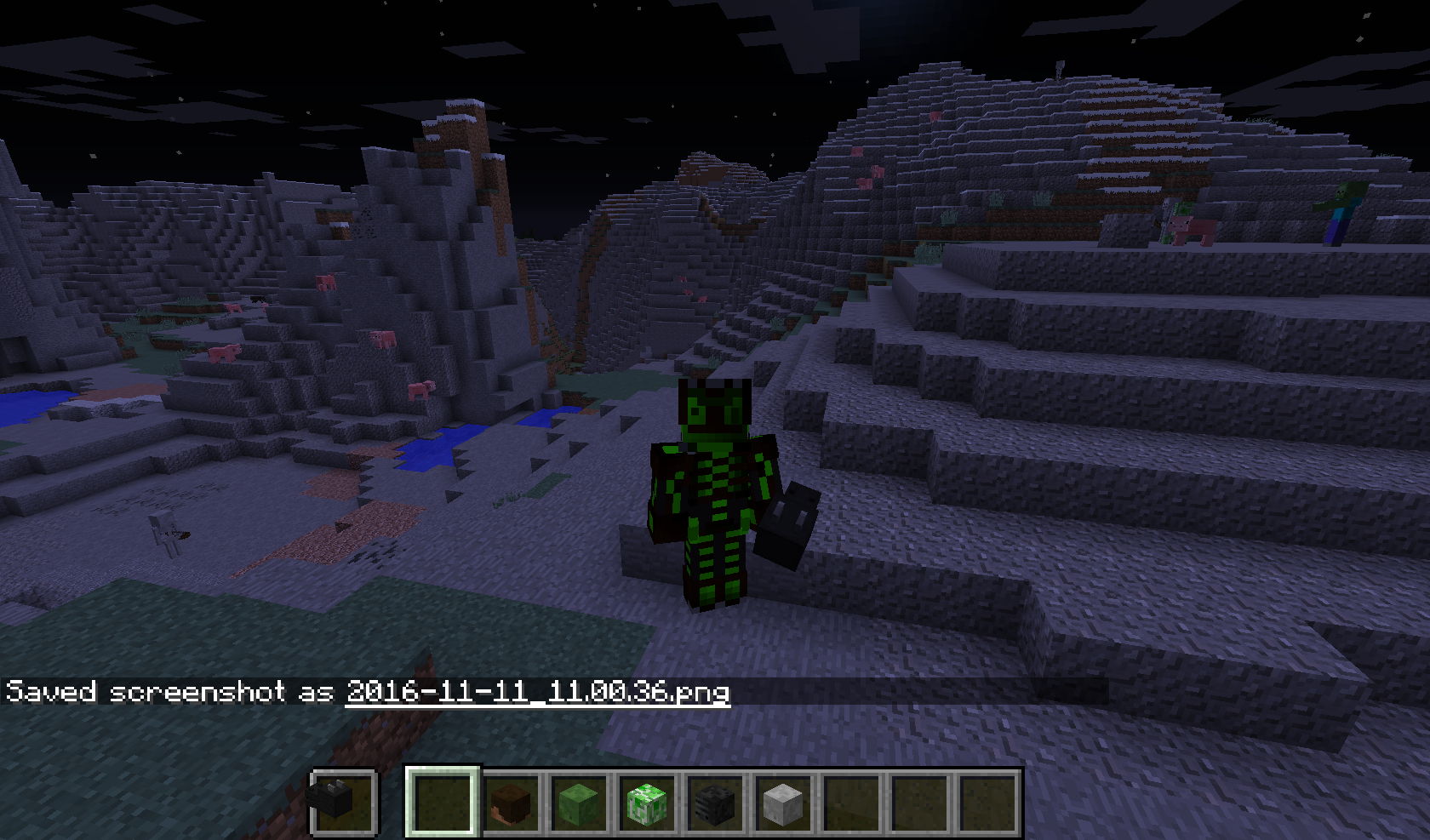The height and width of the screenshot is (840, 1430).
Task: Select the white skeleton skull slot
Action: tap(783, 803)
